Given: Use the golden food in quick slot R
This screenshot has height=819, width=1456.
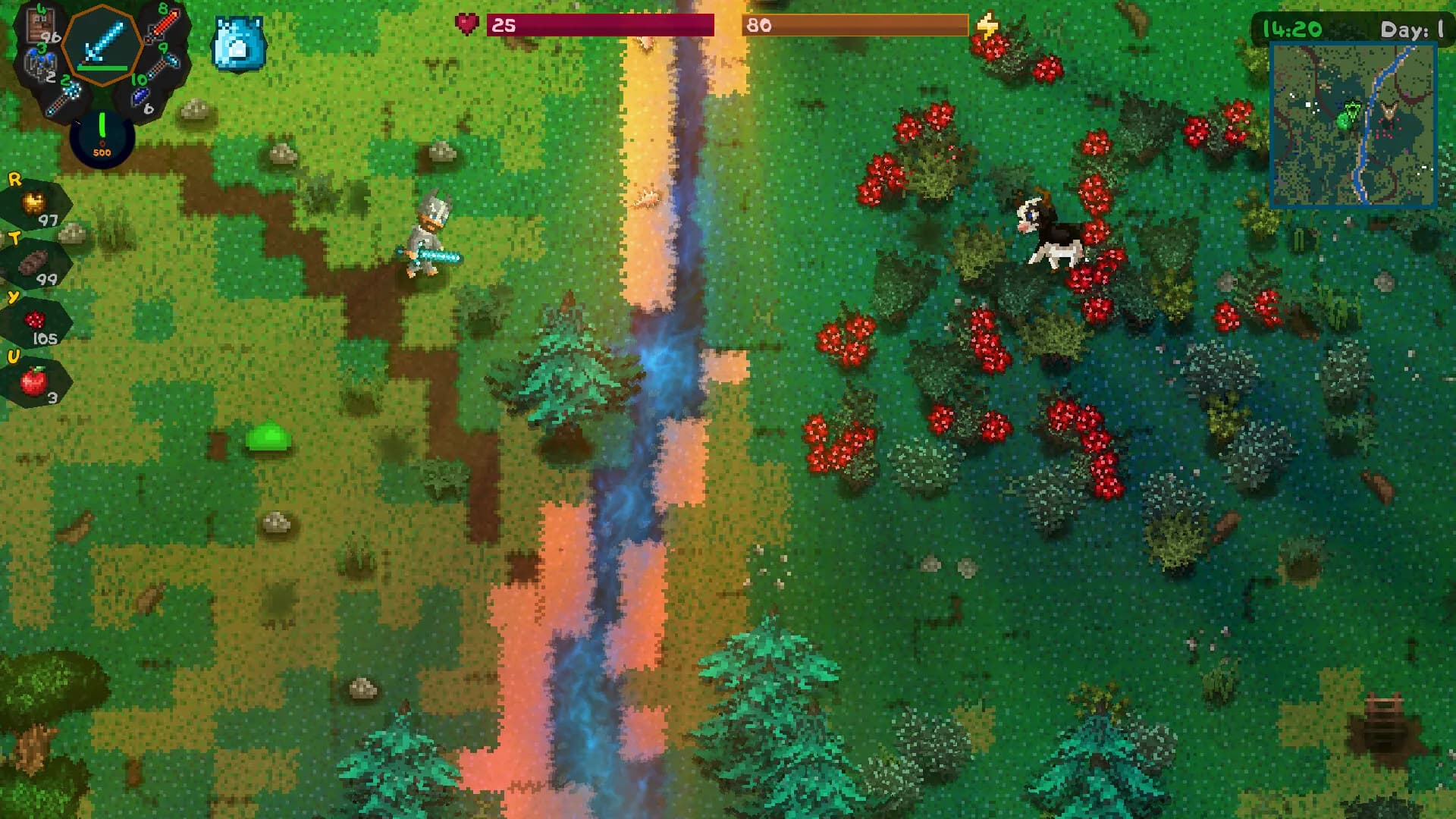Looking at the screenshot, I should (x=35, y=204).
